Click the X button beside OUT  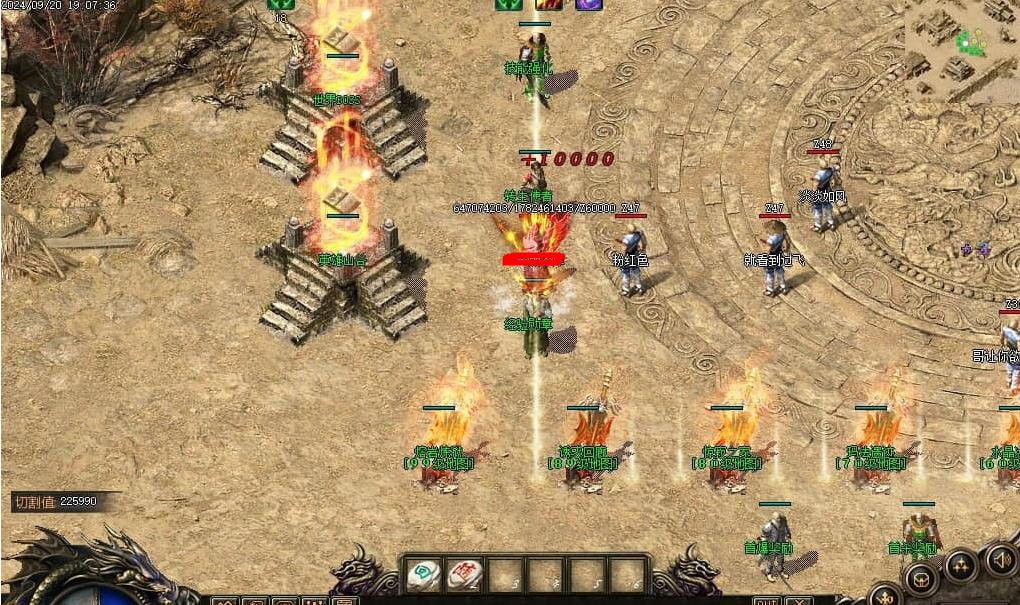coord(798,601)
